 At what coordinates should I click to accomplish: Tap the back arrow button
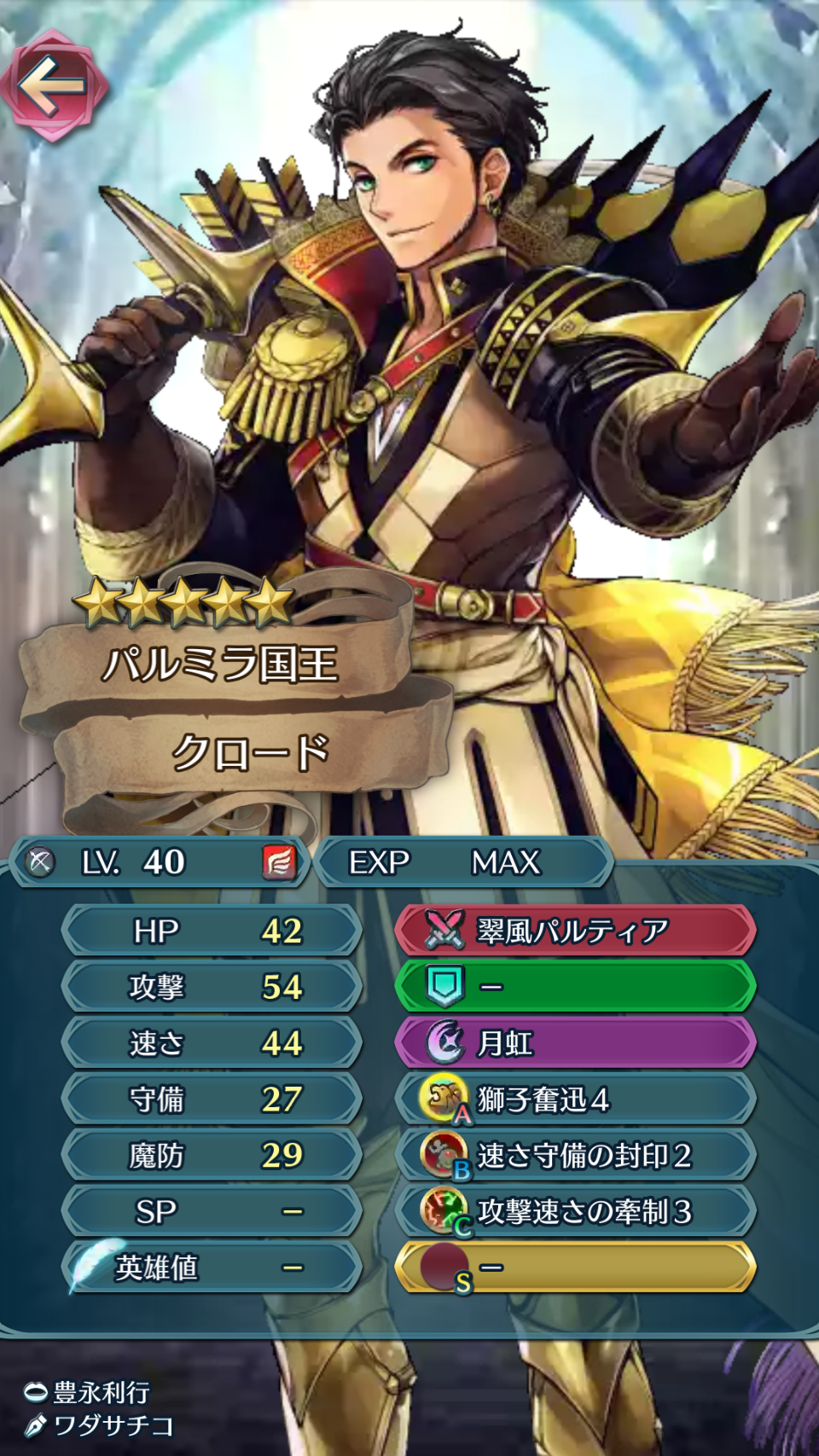pos(53,85)
